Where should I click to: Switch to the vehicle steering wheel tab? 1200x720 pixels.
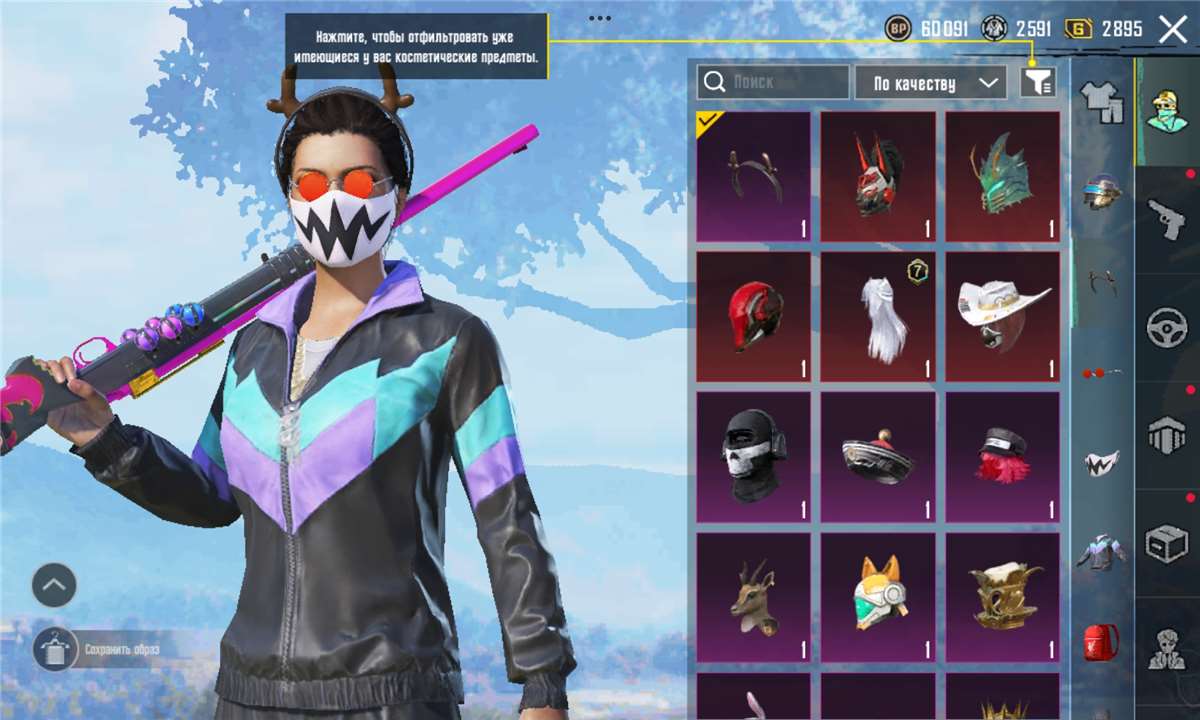coord(1166,327)
